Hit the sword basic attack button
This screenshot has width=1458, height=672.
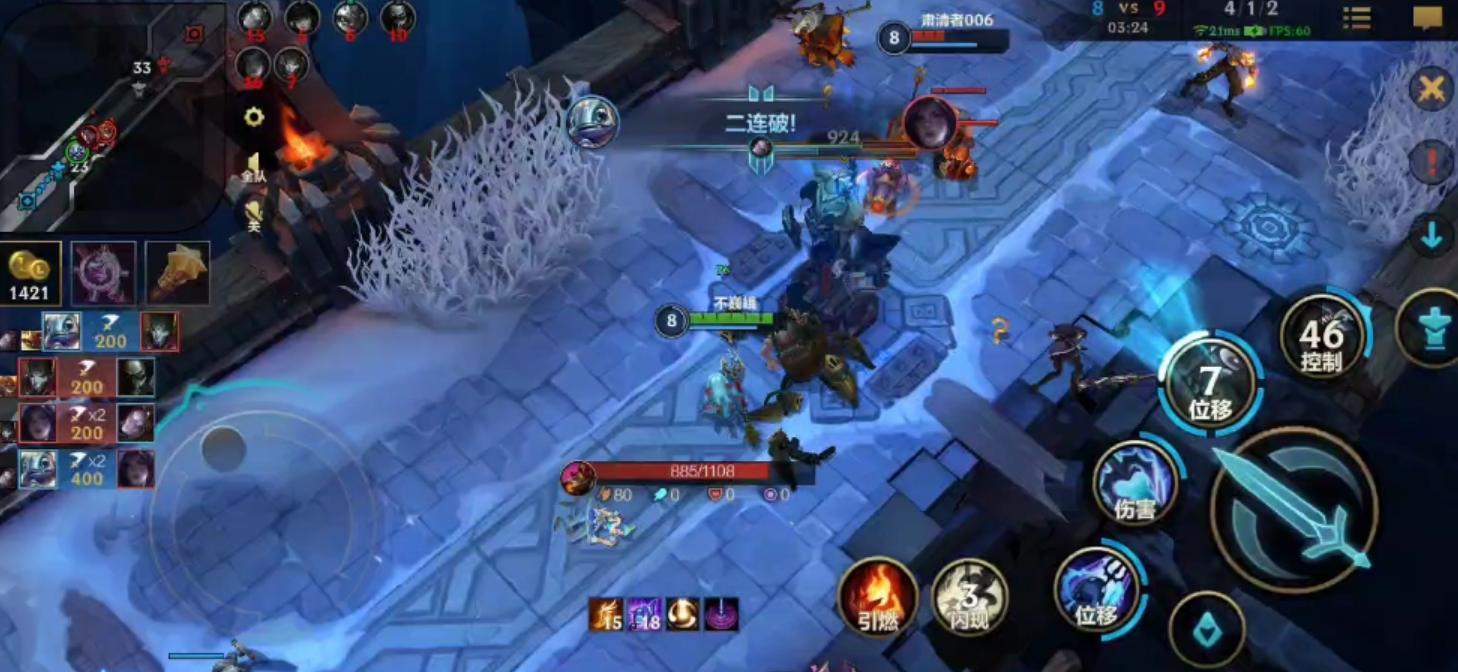1294,510
